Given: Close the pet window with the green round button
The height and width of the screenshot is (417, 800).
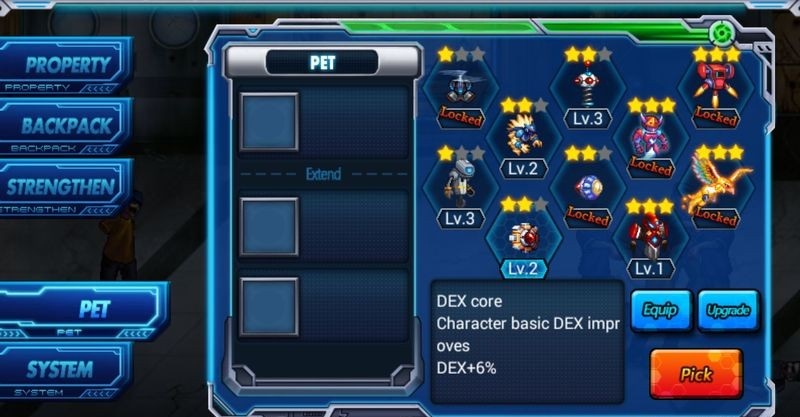Looking at the screenshot, I should (x=729, y=29).
